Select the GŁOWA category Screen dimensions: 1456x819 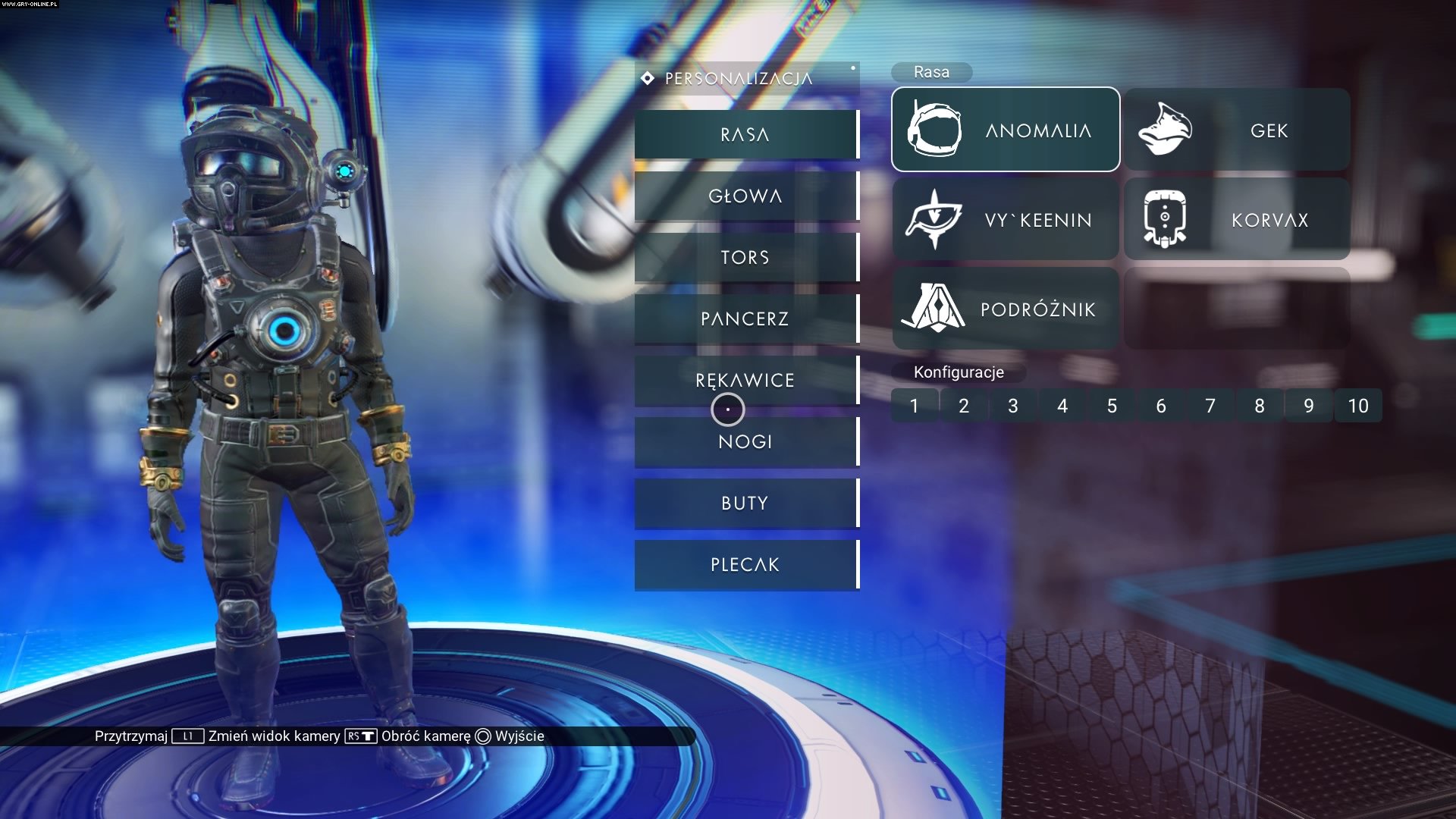coord(746,196)
